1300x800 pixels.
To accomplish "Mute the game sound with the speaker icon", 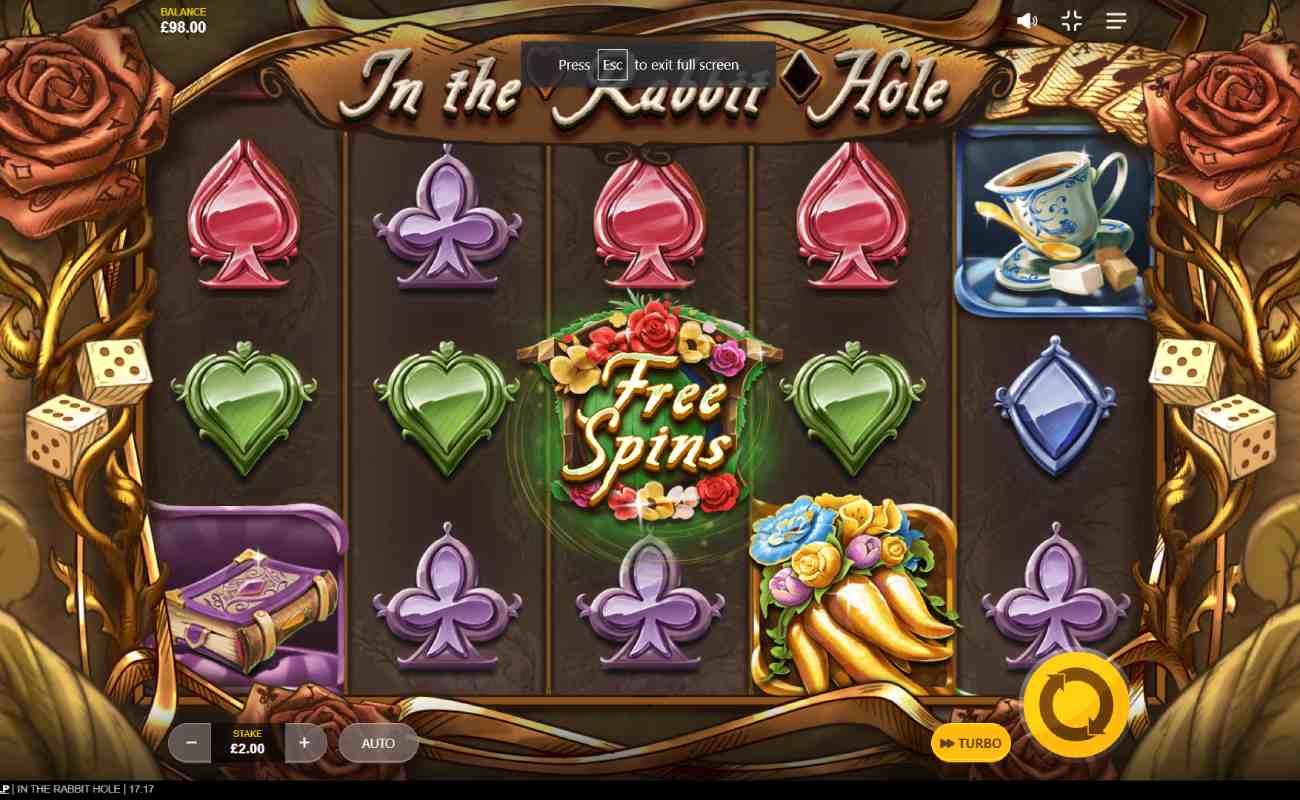I will click(x=1027, y=20).
